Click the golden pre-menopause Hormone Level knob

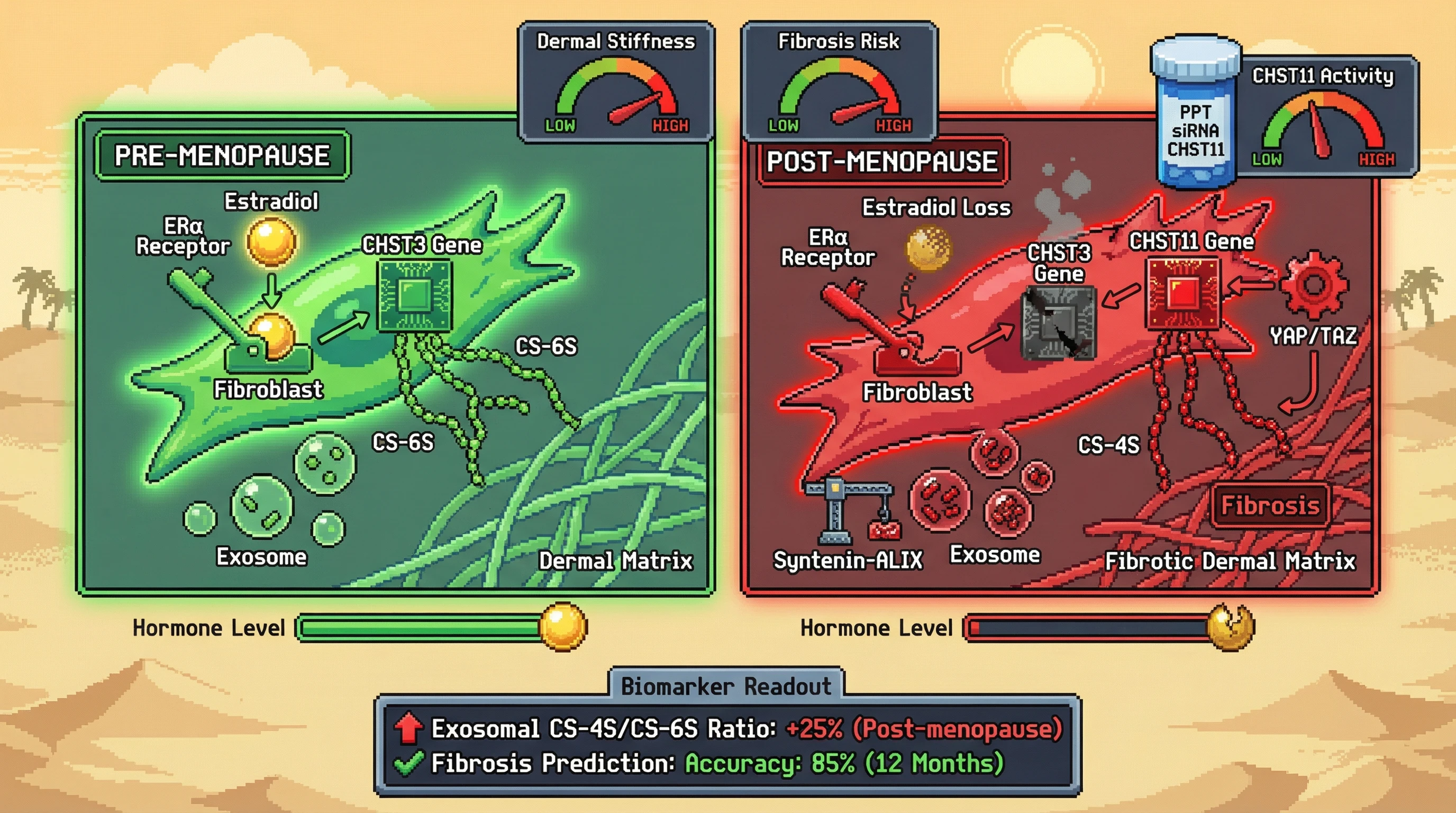click(563, 627)
